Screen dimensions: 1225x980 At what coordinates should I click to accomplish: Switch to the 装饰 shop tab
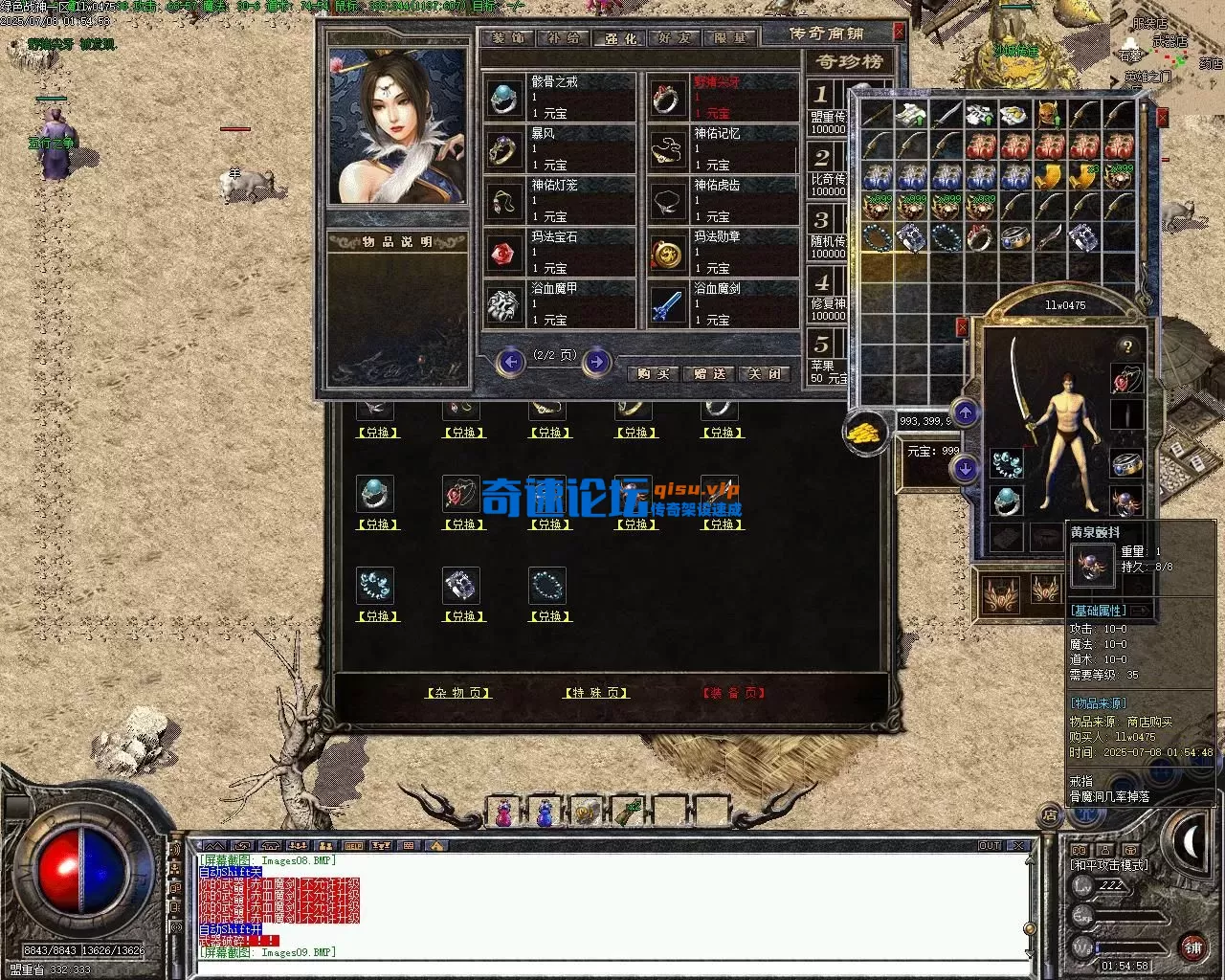(508, 38)
